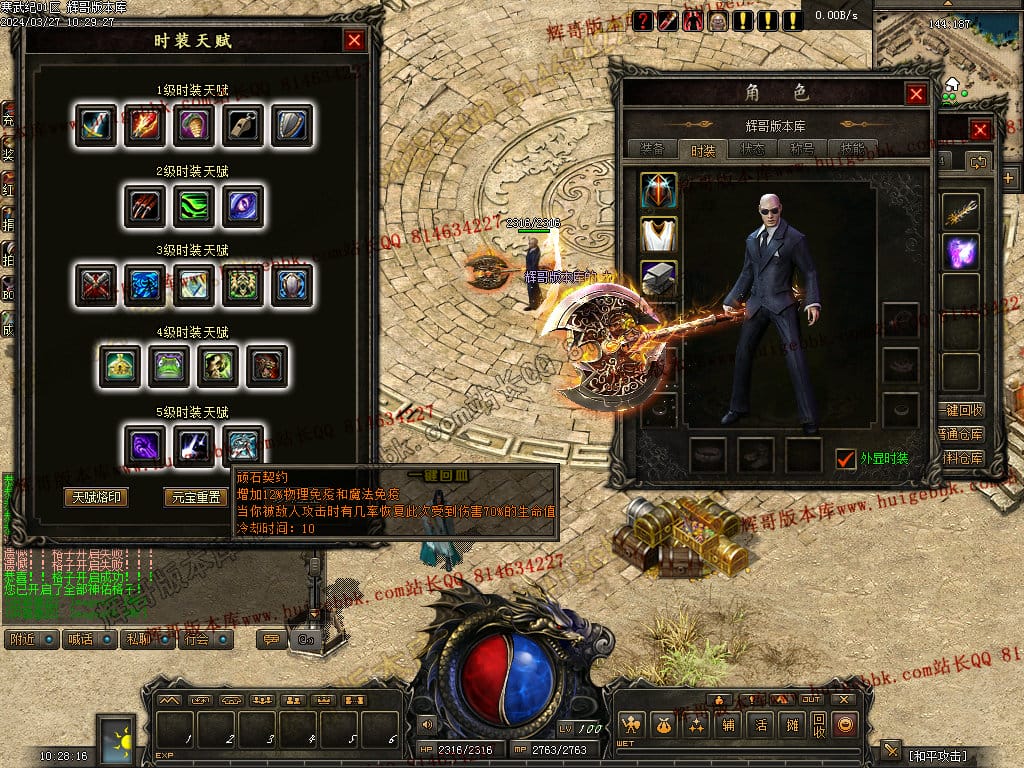Toggle the 行会 guild chat channel
Screen dimensions: 1024x768
pos(207,639)
